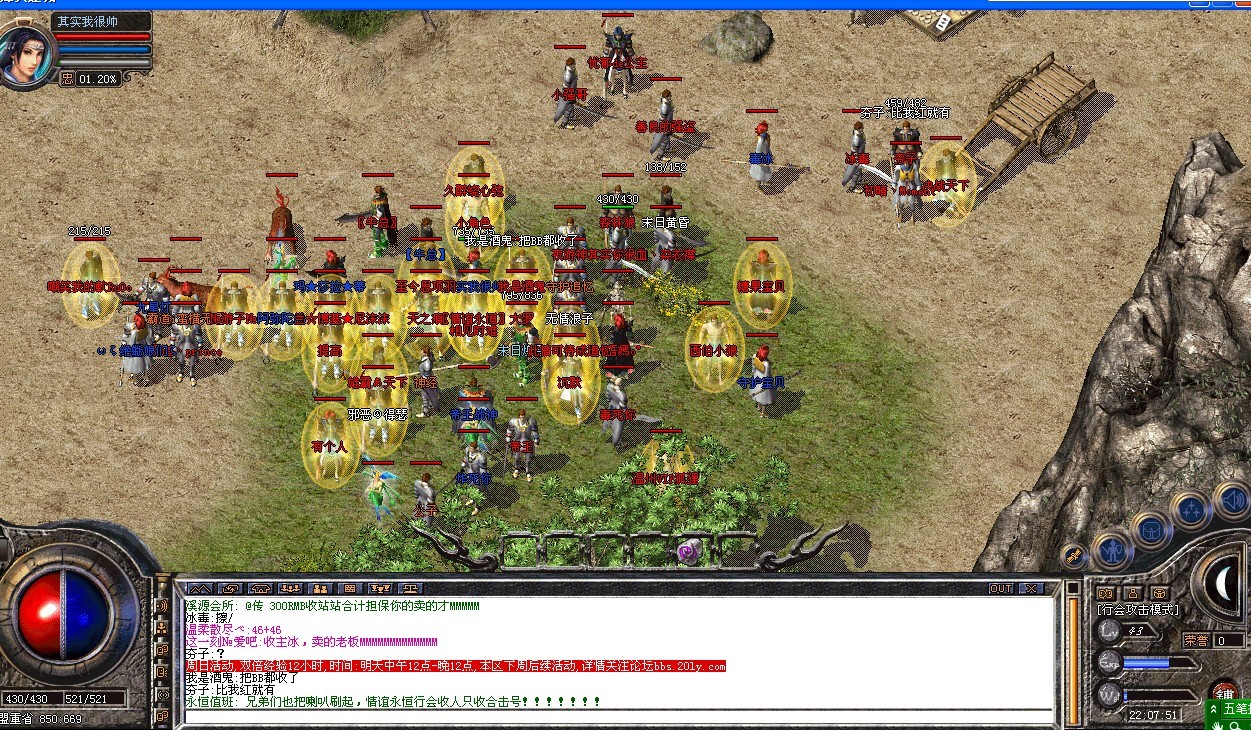Select the mountain icon on chat toolbar
This screenshot has height=730, width=1251.
[x=199, y=589]
